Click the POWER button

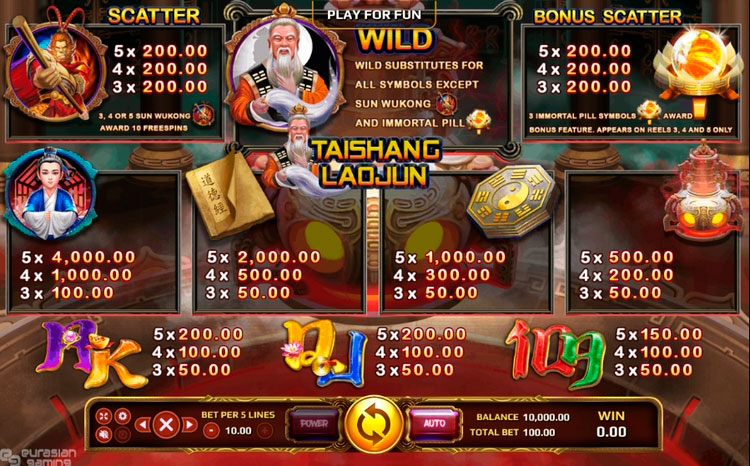314,423
